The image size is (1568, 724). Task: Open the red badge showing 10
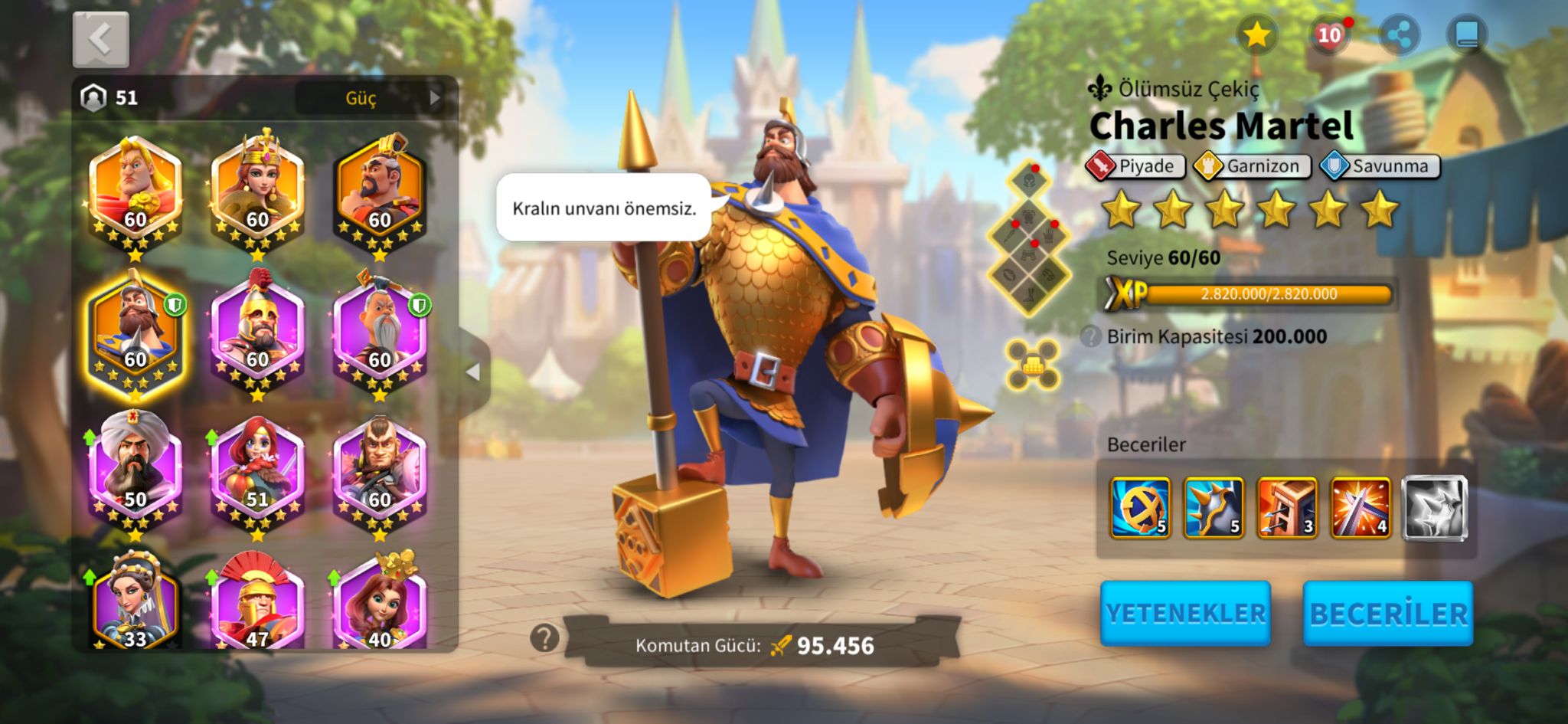tap(1329, 35)
